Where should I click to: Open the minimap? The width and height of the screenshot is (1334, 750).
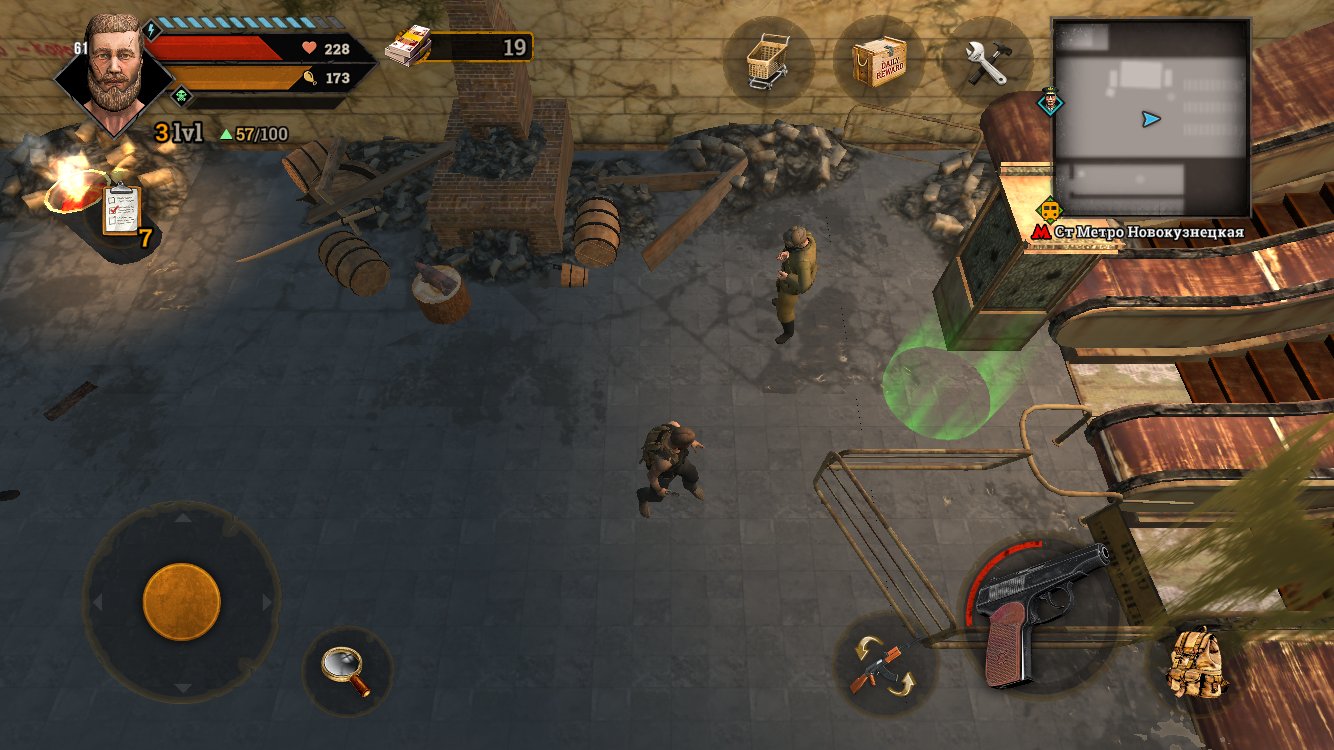pyautogui.click(x=1150, y=118)
